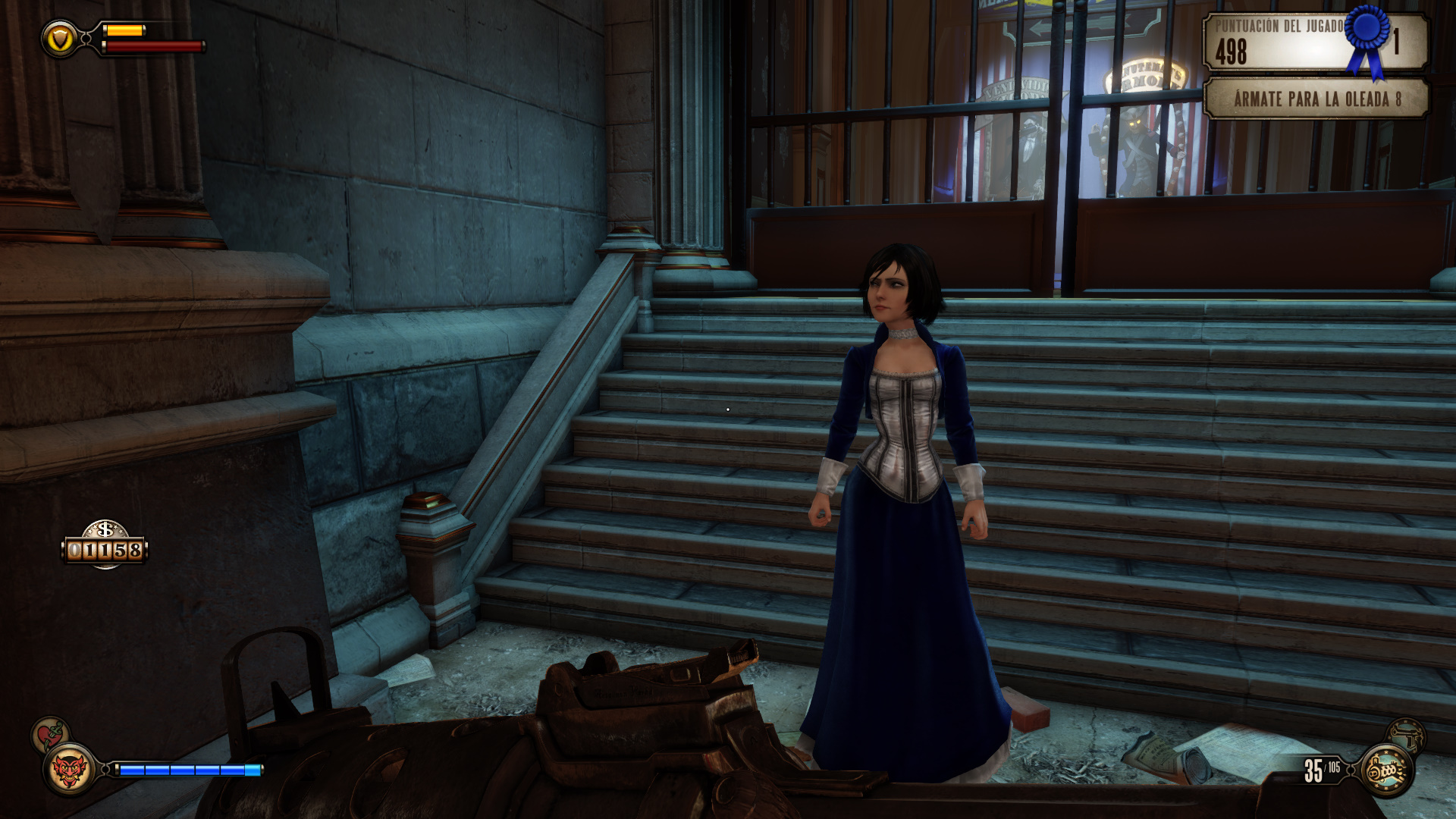Click the gold shield emblem icon
Screen dimensions: 1456x819
tap(60, 38)
